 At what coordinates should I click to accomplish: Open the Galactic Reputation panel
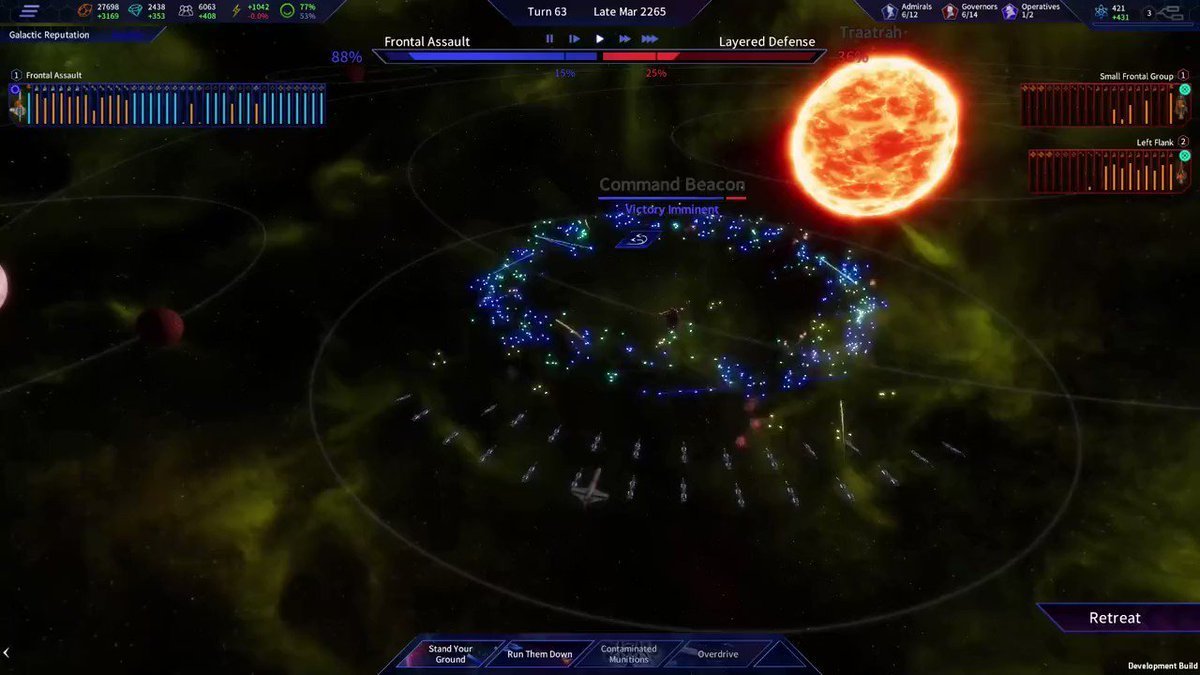pos(50,35)
